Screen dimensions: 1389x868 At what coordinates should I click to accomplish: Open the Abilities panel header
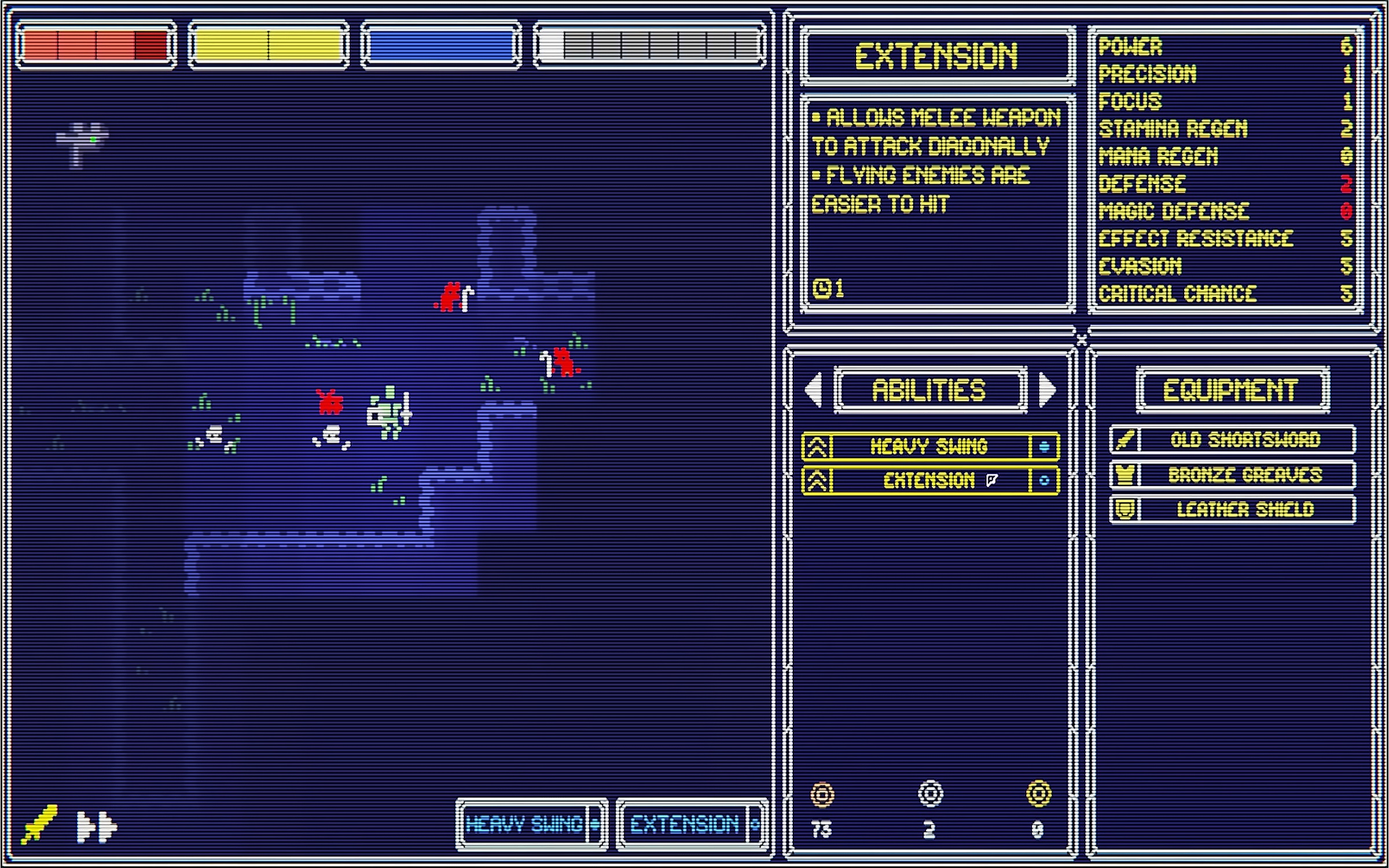point(930,390)
